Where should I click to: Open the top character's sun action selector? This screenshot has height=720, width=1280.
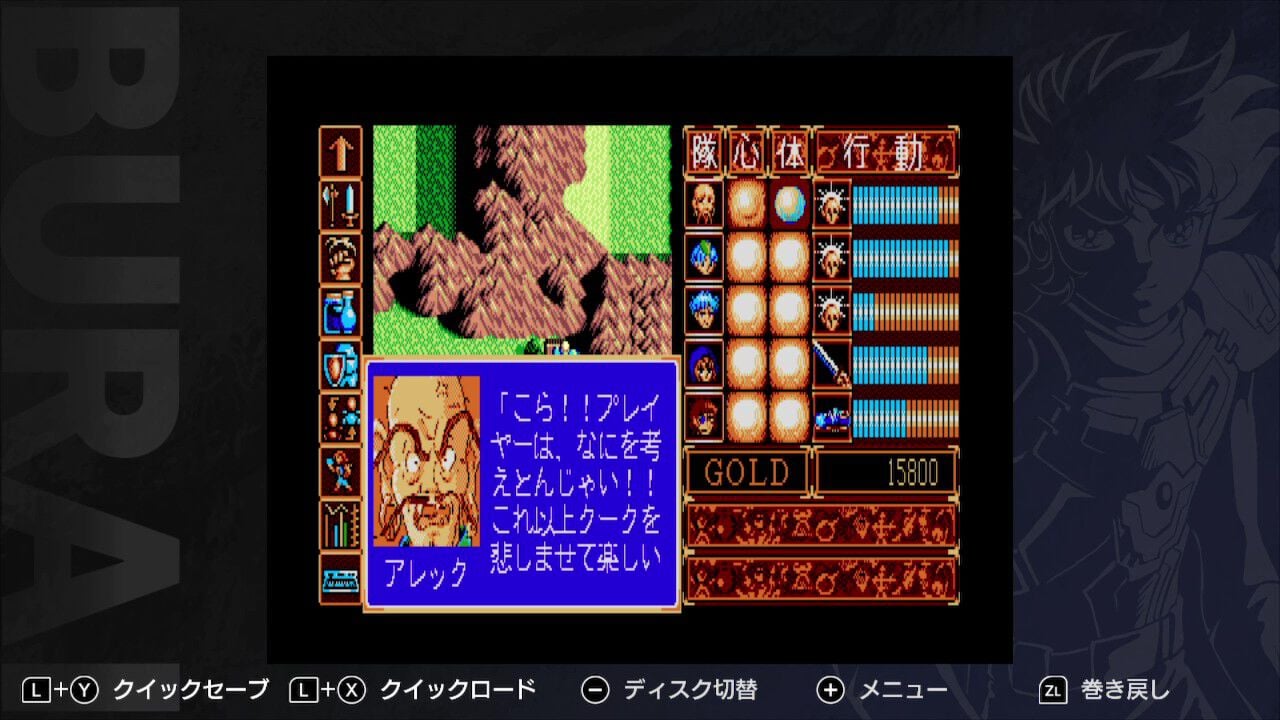(x=831, y=207)
